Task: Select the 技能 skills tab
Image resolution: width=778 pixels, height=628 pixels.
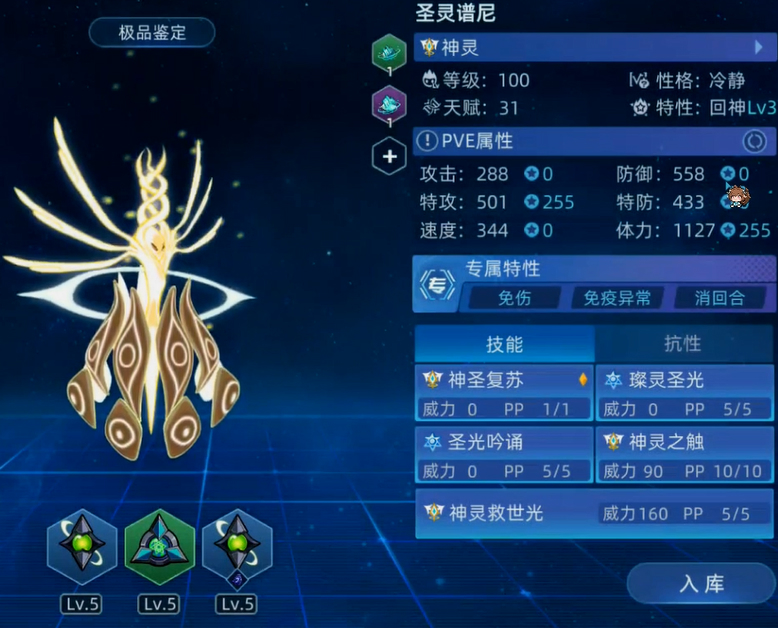Action: 504,343
